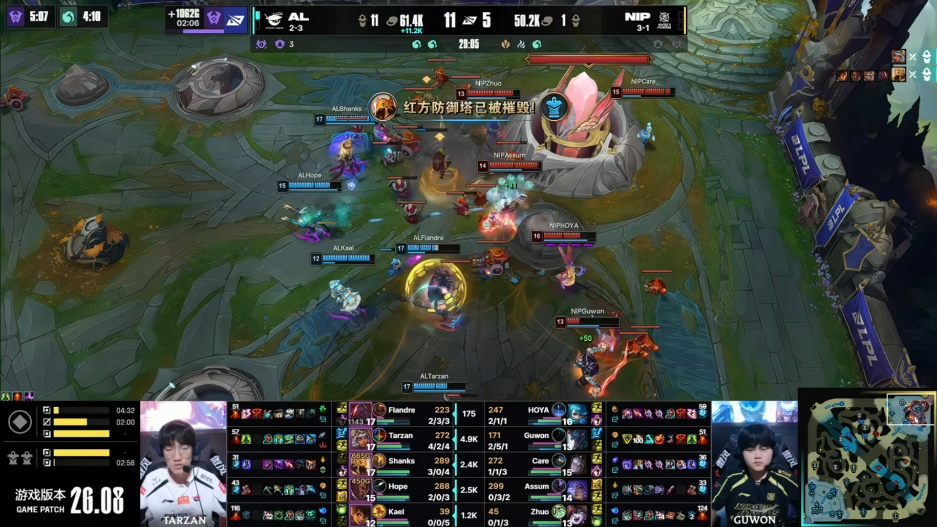Viewport: 937px width, 527px height.
Task: Open the TARZAN player camera feed
Action: point(183,463)
